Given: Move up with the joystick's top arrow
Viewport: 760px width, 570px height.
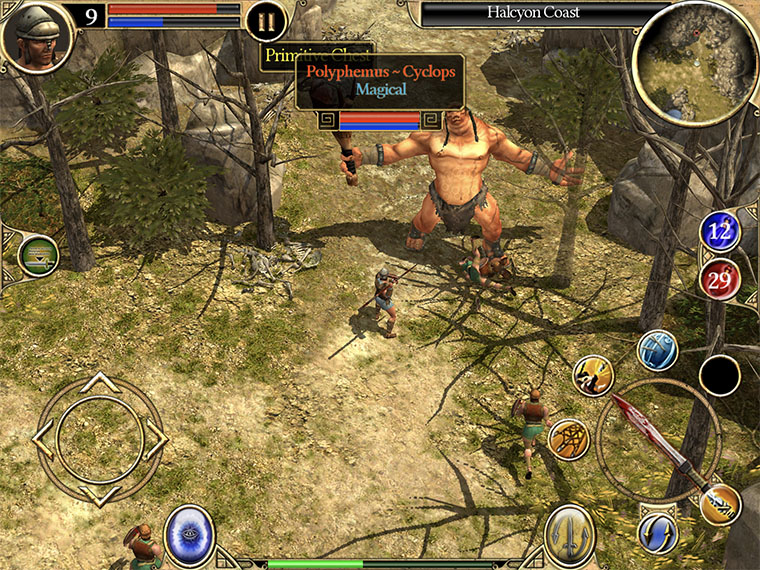Looking at the screenshot, I should point(100,383).
